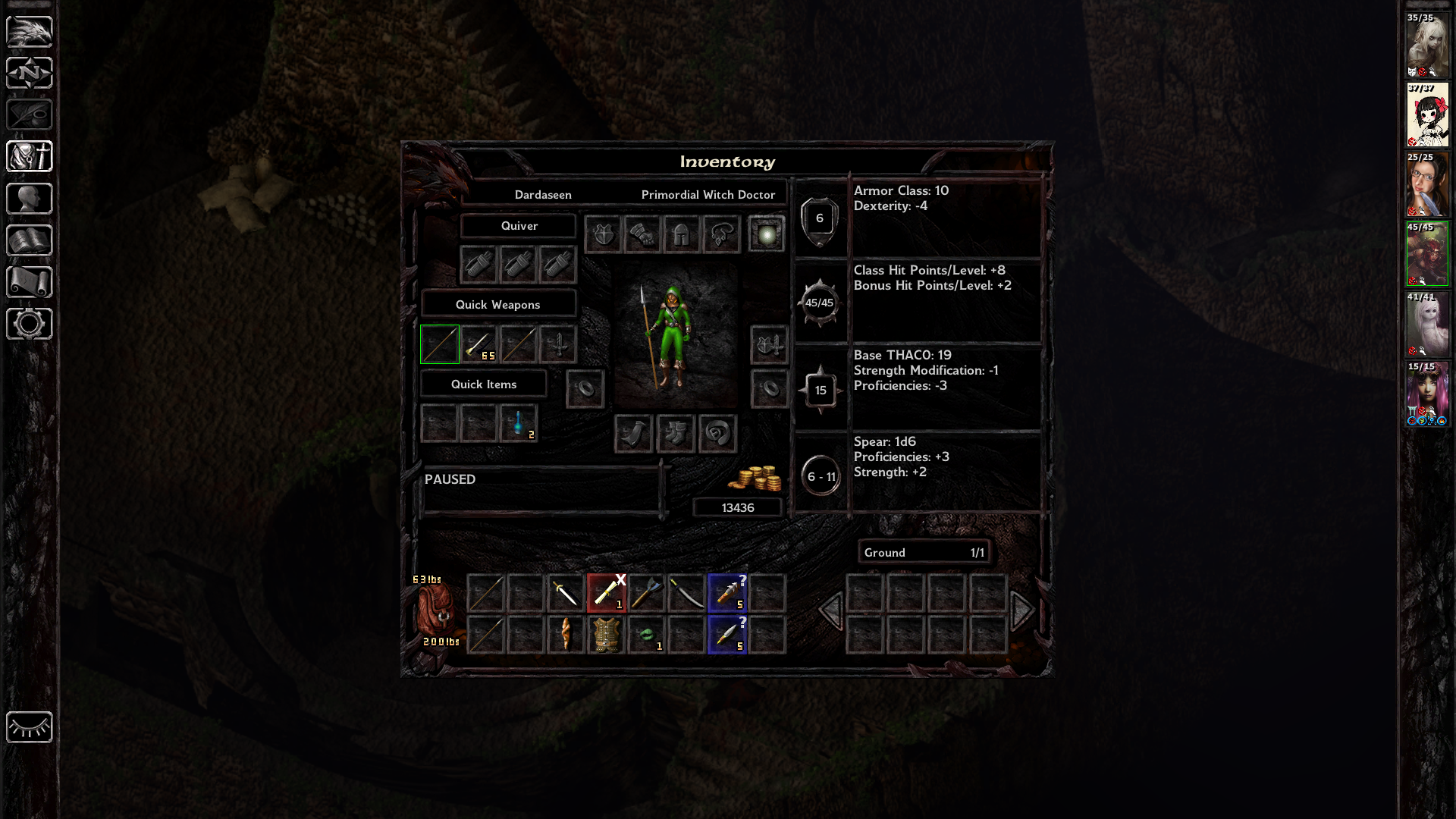
Task: Show next ground items page
Action: click(1022, 610)
